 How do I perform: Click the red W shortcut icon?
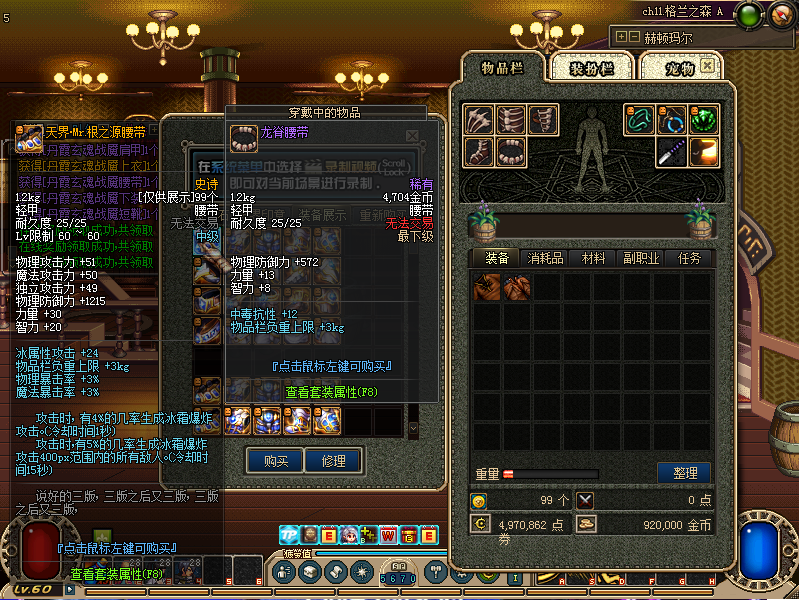(387, 535)
